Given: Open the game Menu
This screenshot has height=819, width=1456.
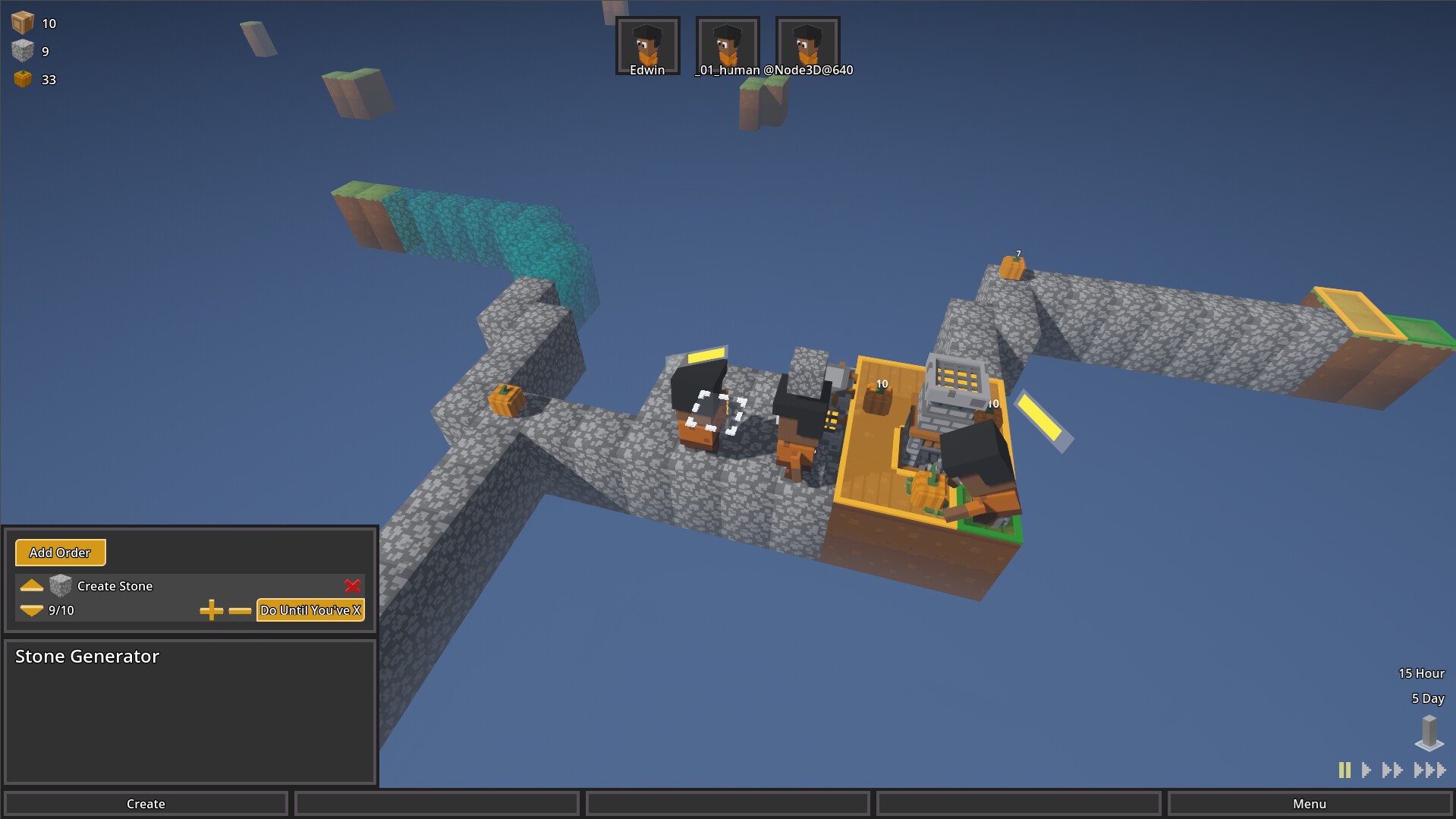Looking at the screenshot, I should 1309,804.
